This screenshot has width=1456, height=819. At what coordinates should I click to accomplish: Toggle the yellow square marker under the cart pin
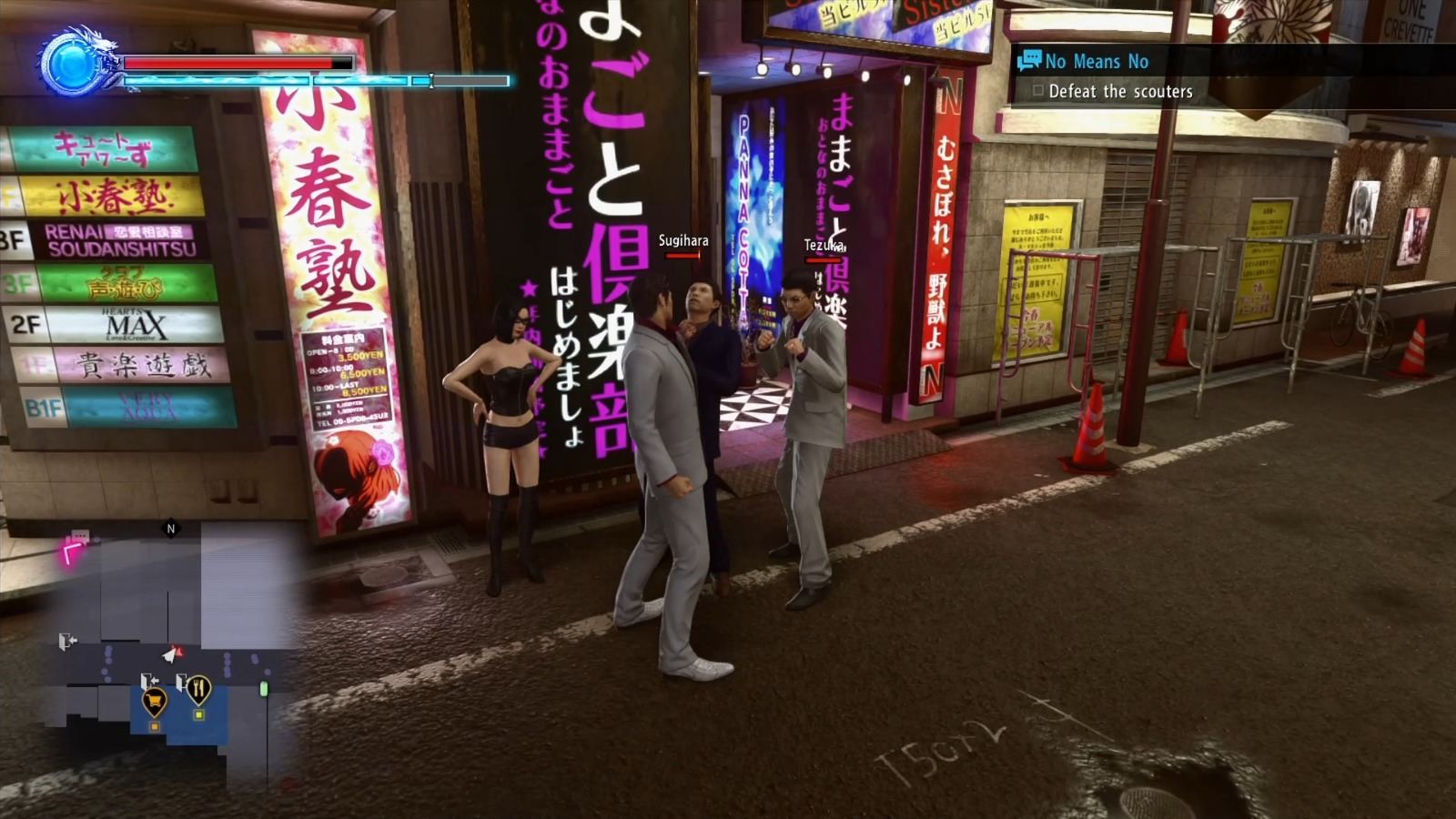[x=154, y=726]
